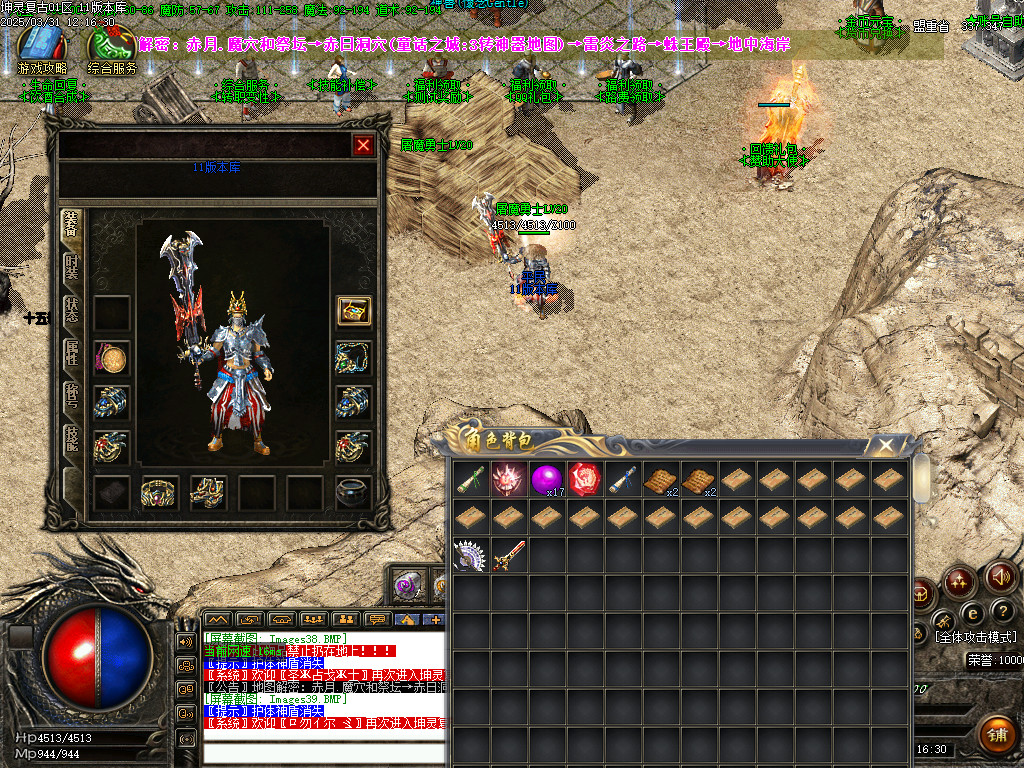Switch to the 时装 costume tab

point(72,267)
